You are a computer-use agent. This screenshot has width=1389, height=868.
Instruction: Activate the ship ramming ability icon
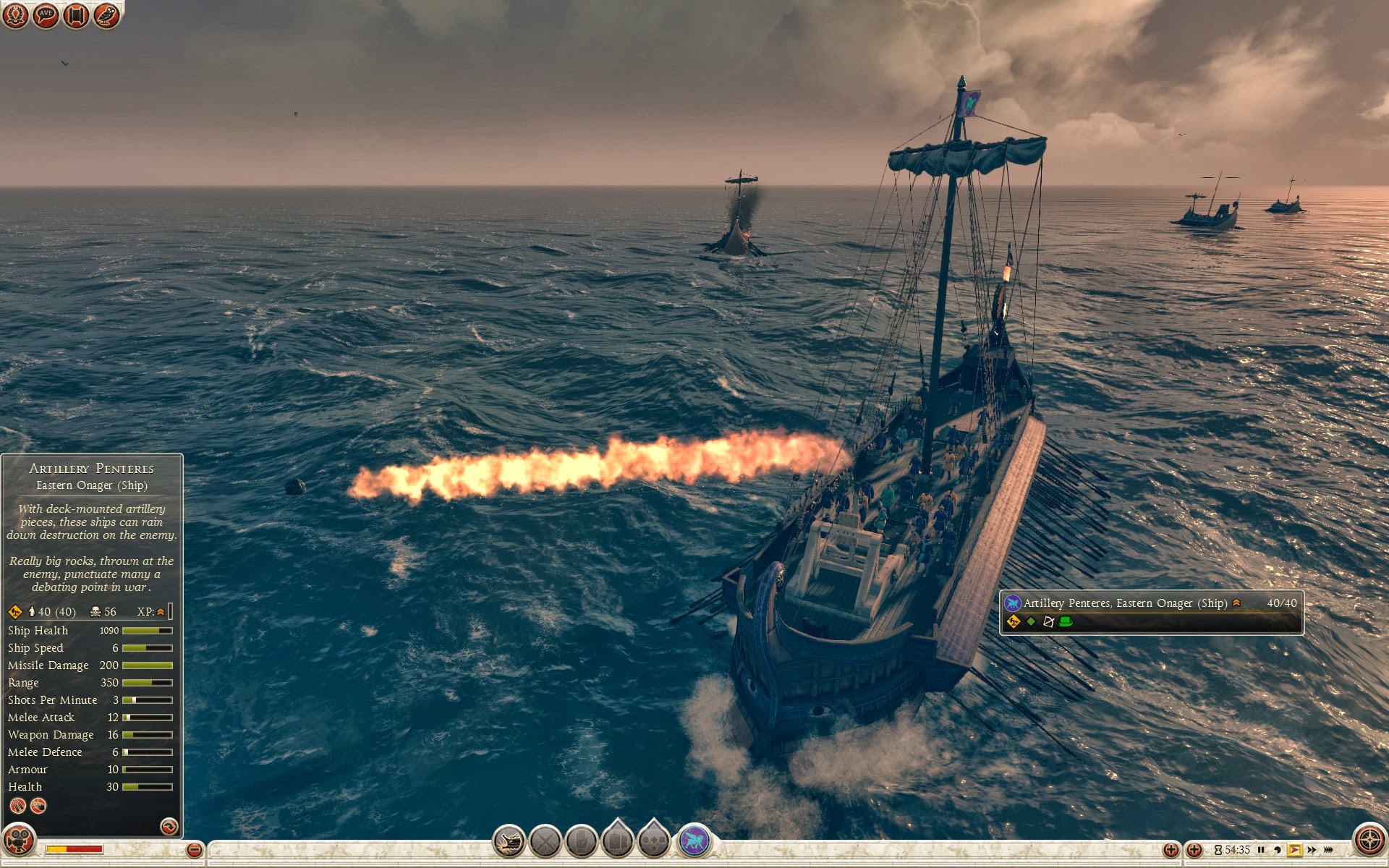(509, 842)
